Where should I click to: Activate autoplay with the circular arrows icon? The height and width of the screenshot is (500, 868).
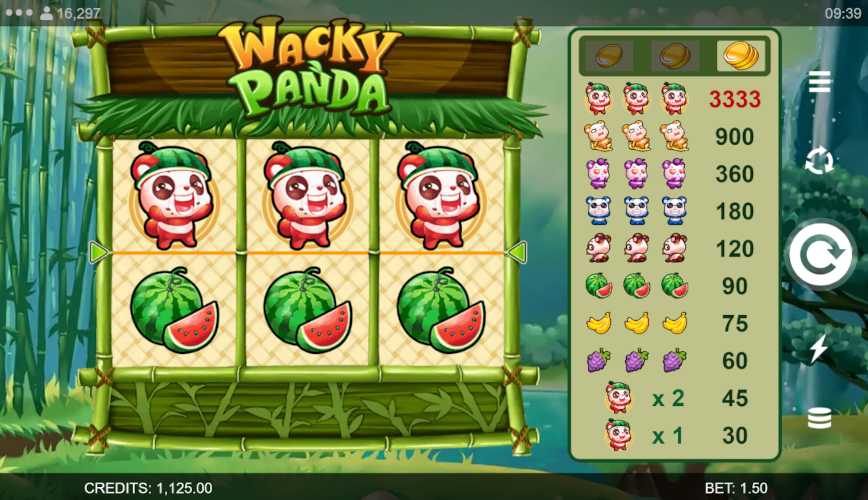pos(819,160)
